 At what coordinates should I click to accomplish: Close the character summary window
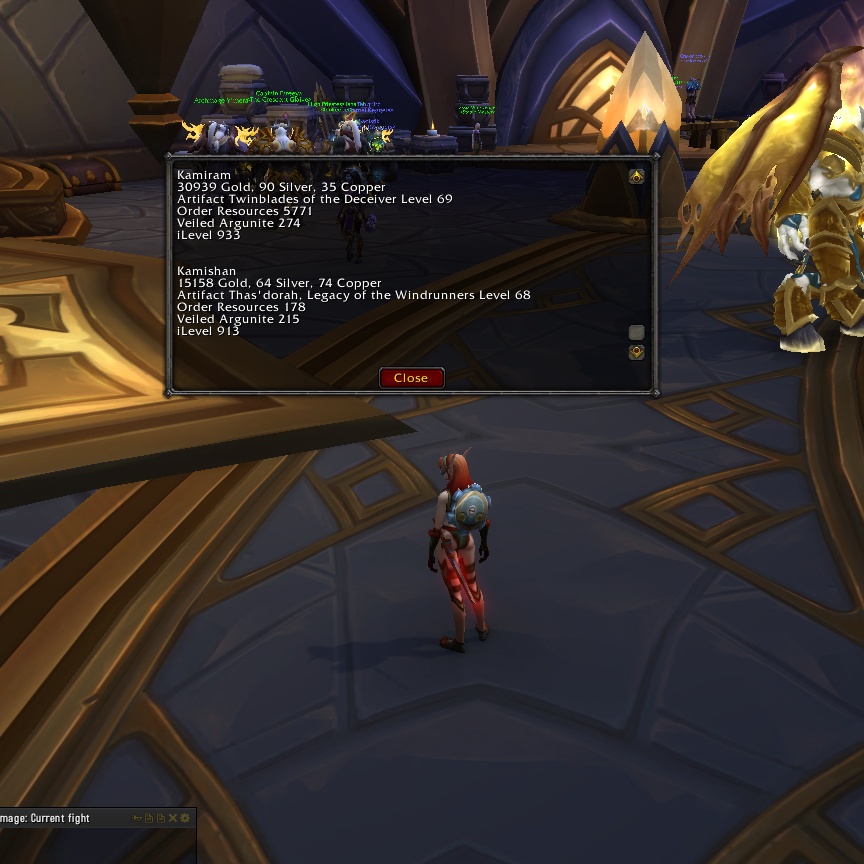pos(411,378)
